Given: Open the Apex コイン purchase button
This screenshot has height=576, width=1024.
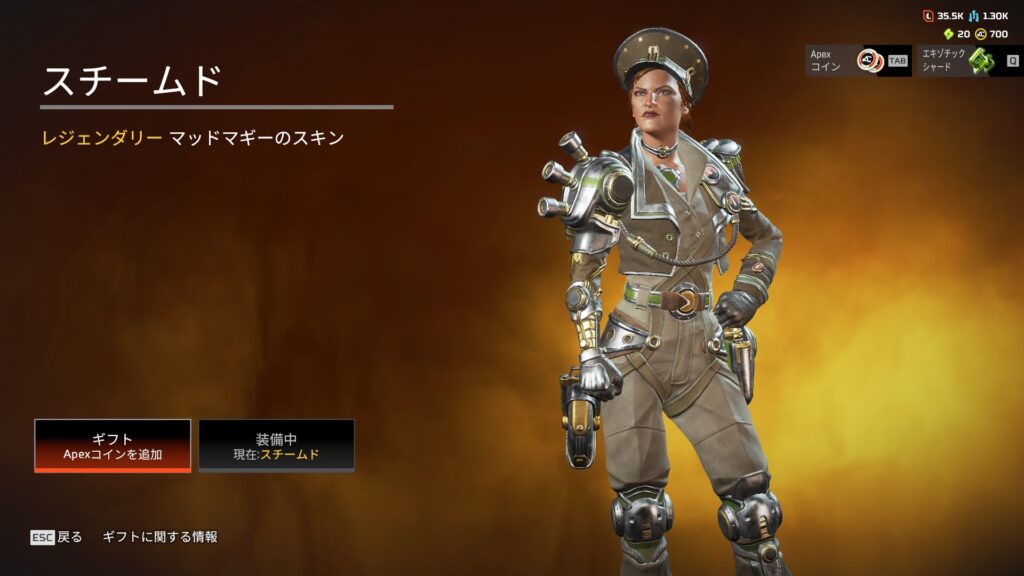Looking at the screenshot, I should (857, 61).
